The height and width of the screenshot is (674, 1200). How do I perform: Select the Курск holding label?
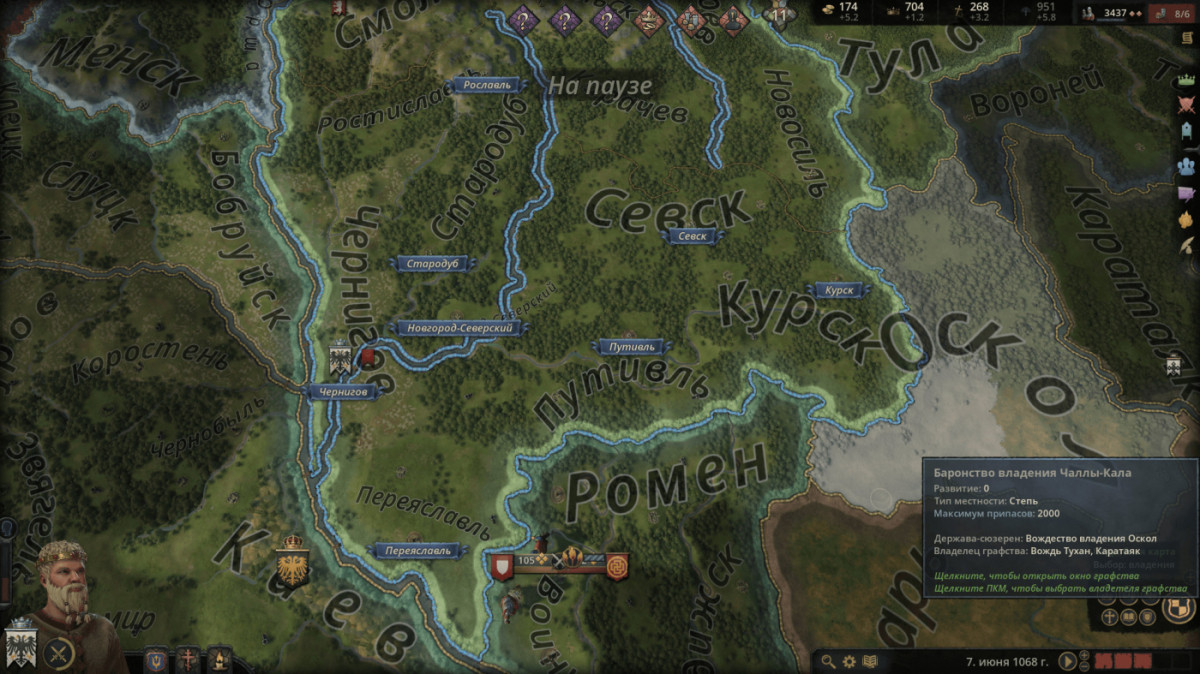[840, 290]
